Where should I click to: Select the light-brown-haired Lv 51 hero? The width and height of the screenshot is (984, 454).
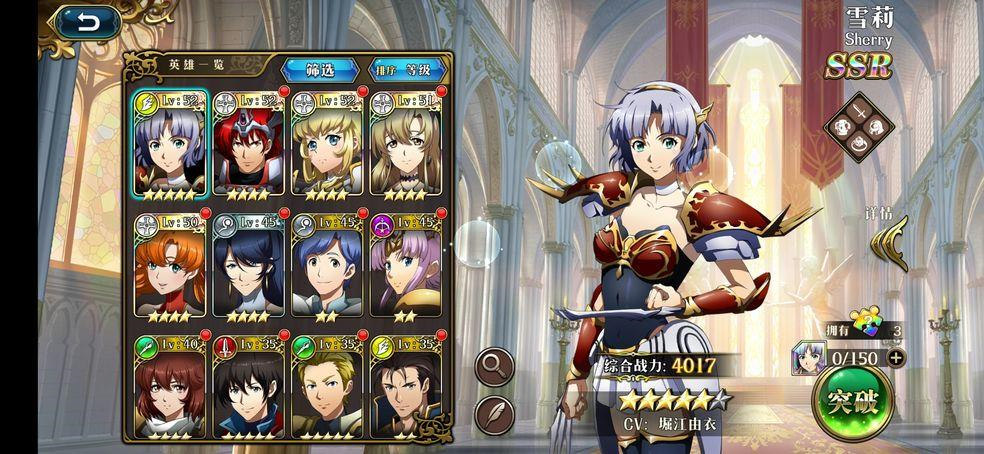tap(405, 143)
